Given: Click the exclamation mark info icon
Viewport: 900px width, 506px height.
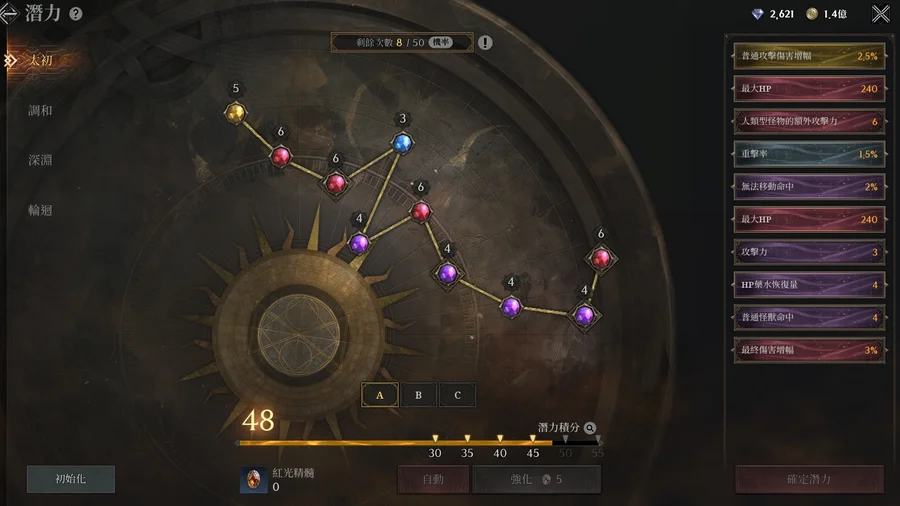Looking at the screenshot, I should pyautogui.click(x=485, y=43).
